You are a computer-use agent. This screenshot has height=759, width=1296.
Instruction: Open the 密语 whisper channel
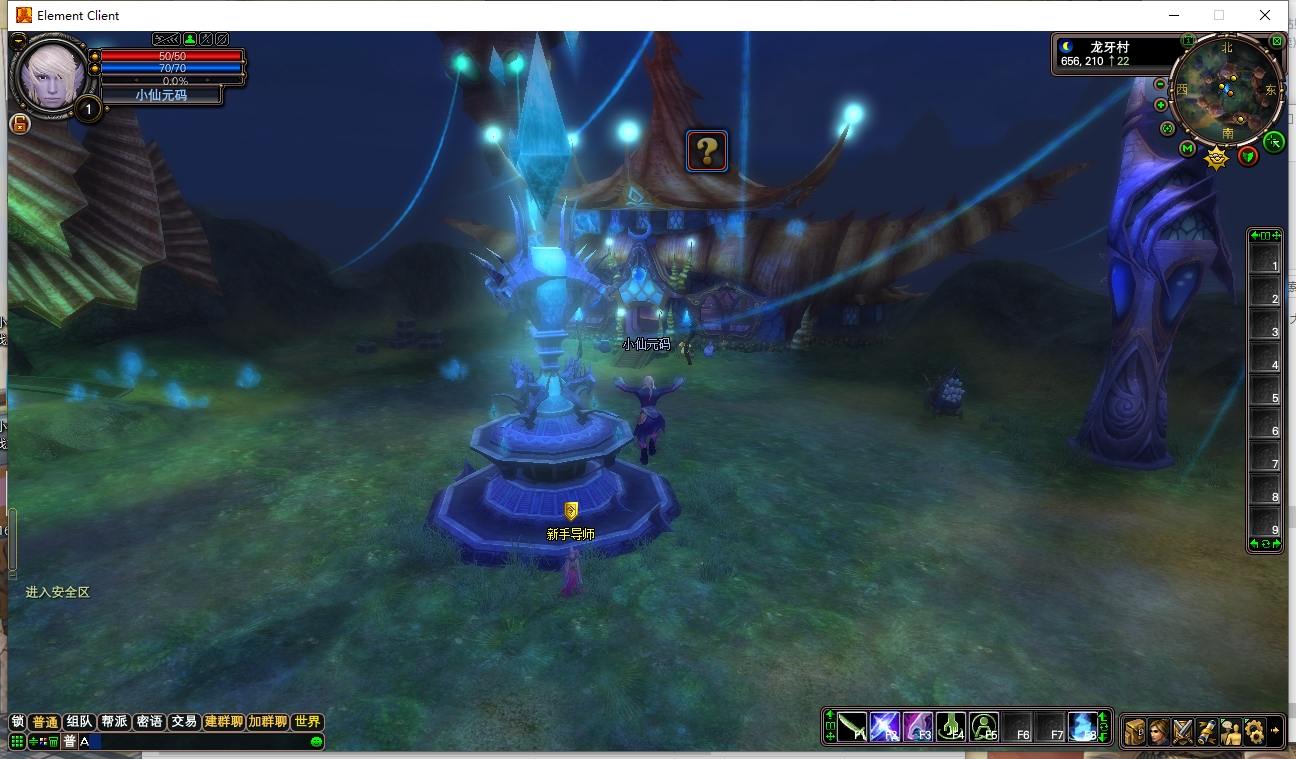(x=149, y=722)
